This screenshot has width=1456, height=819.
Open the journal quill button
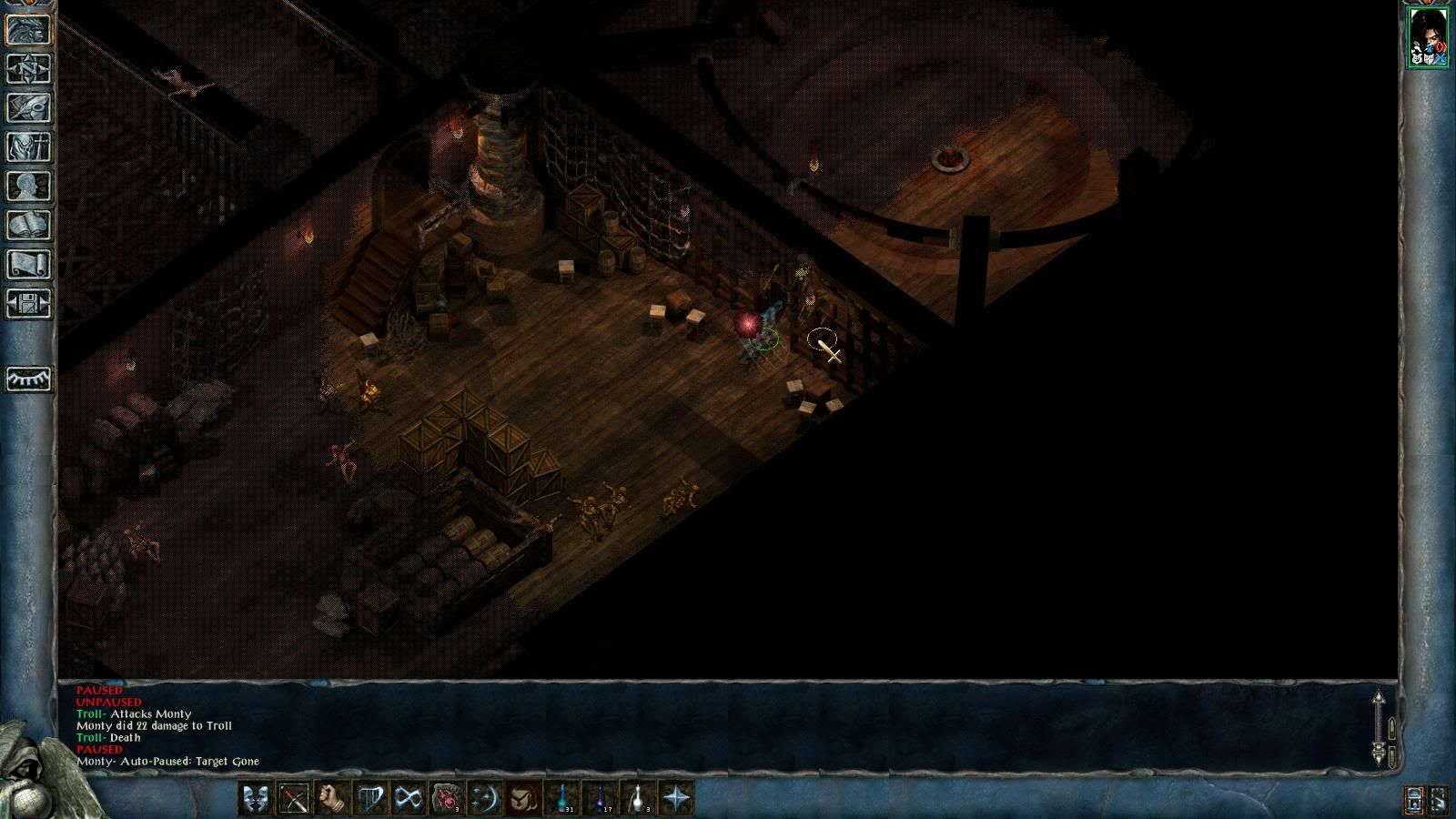(29, 108)
